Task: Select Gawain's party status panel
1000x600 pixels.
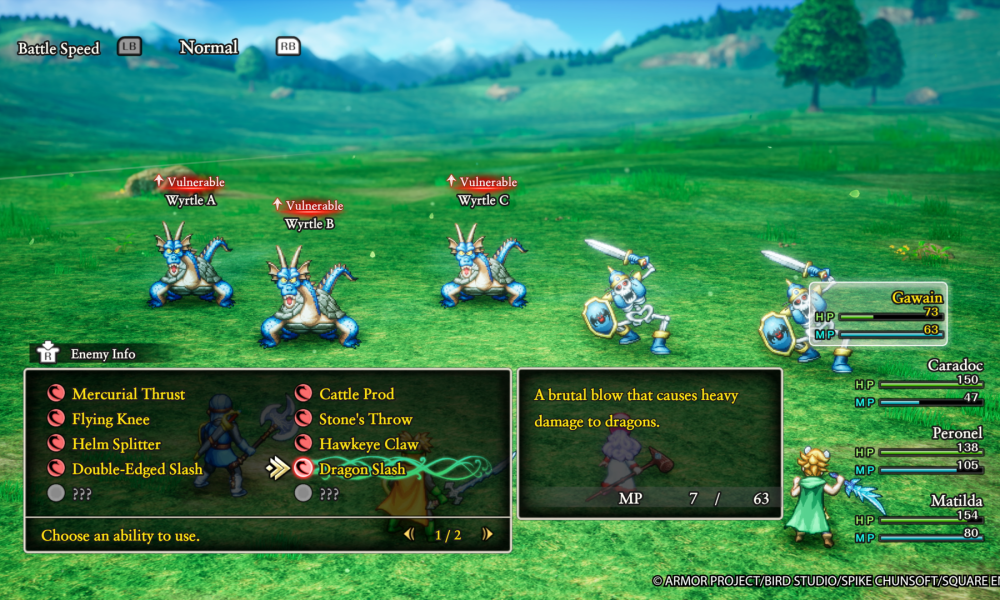Action: (880, 314)
